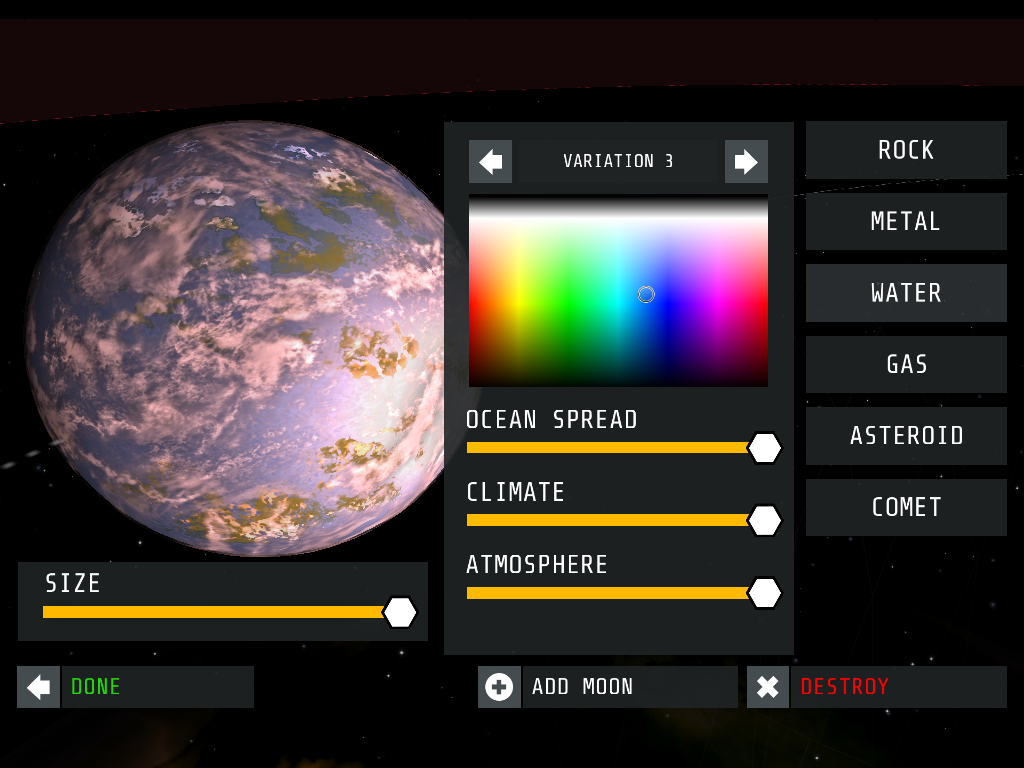Screen dimensions: 1024x768
Task: Select the ROCK planet type
Action: click(x=906, y=150)
